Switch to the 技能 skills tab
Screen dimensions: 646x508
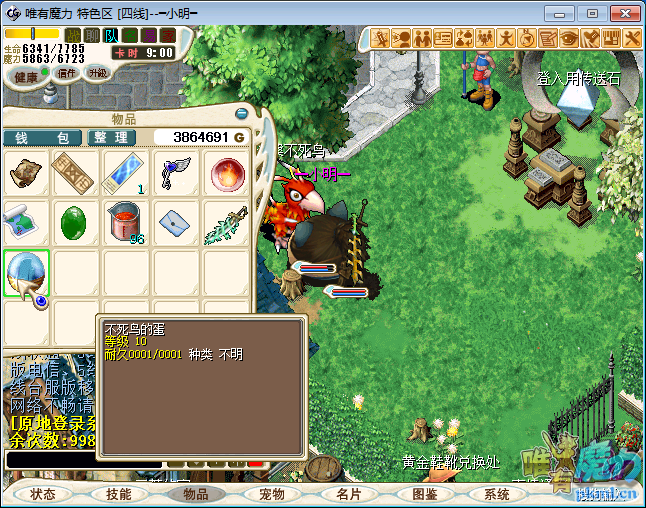click(119, 494)
